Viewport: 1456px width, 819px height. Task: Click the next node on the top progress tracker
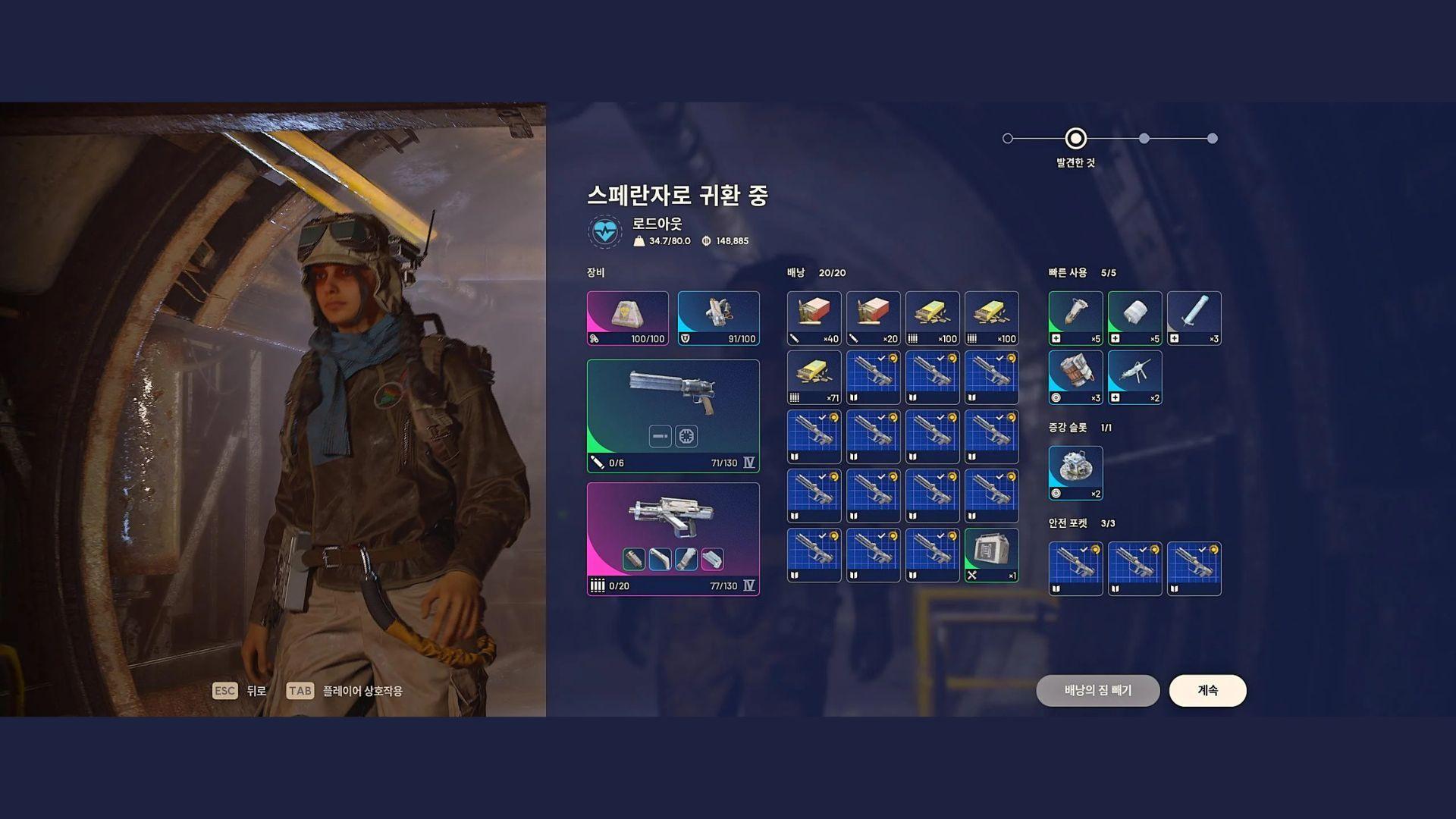click(x=1144, y=139)
